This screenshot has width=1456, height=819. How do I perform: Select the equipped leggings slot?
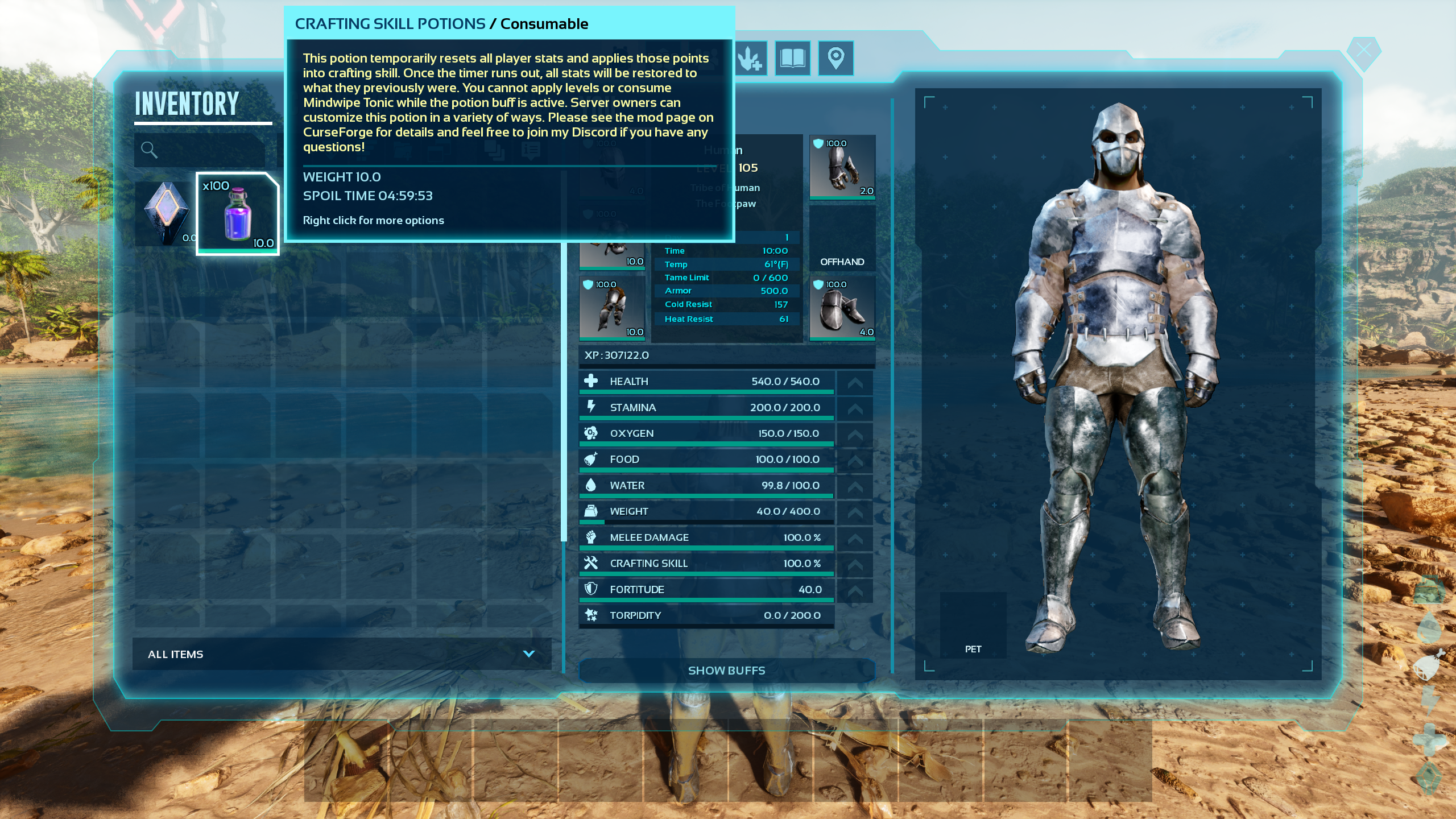pos(612,308)
